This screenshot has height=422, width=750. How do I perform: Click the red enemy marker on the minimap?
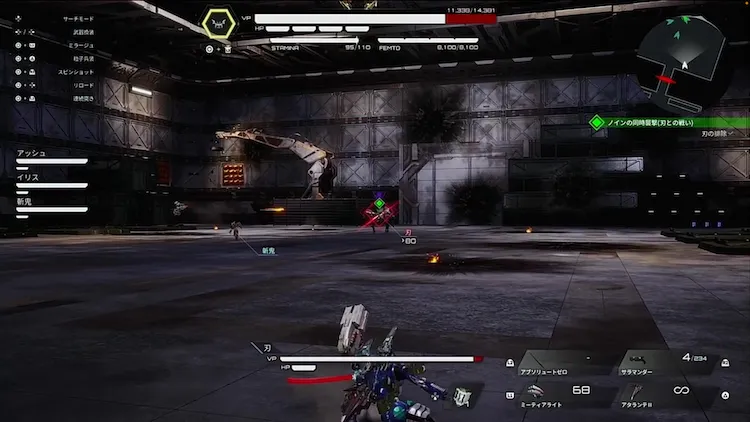tap(666, 79)
